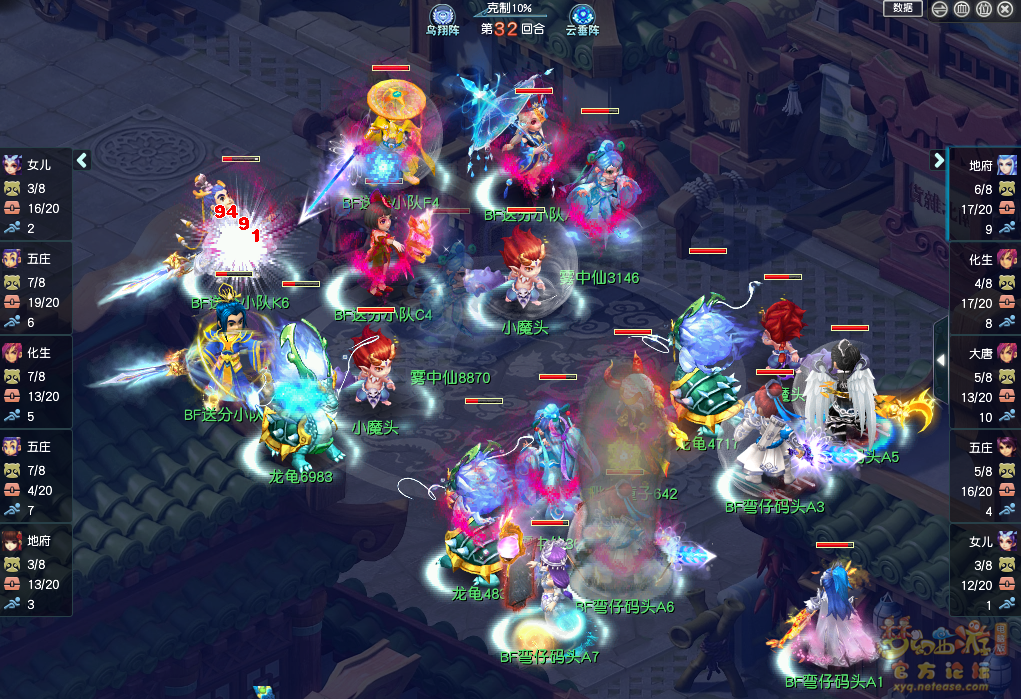The image size is (1021, 699).
Task: Toggle the 血 health display button
Action: tap(961, 9)
